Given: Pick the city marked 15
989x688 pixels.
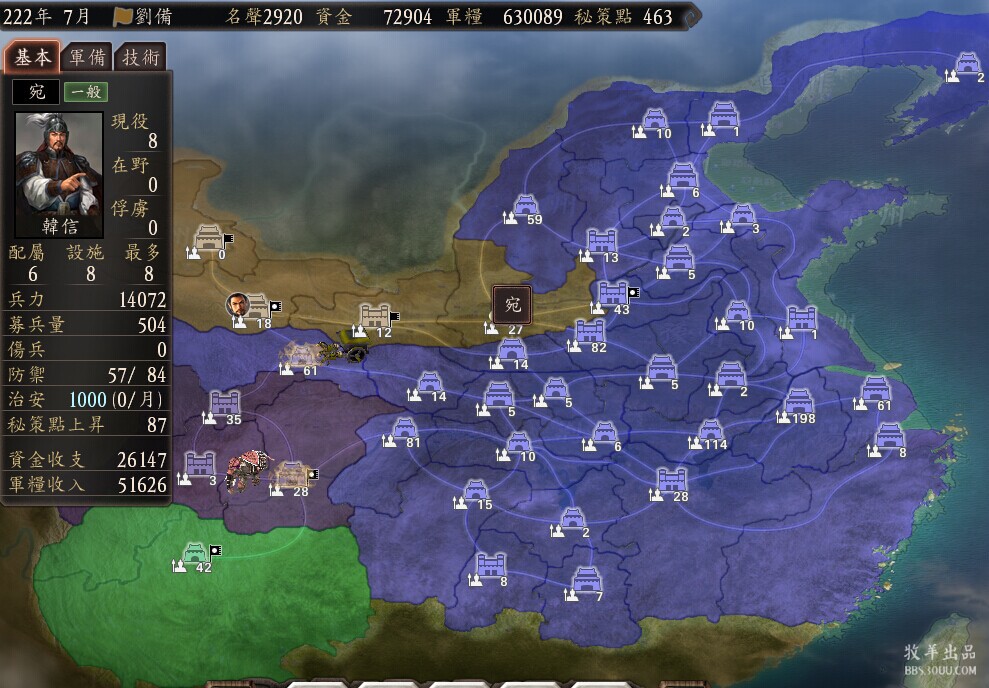Looking at the screenshot, I should 475,491.
